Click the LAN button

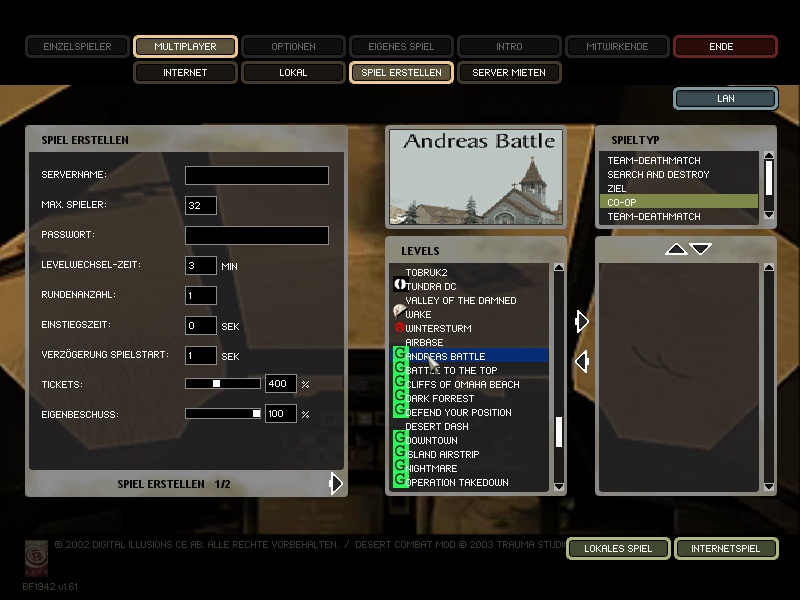click(725, 98)
